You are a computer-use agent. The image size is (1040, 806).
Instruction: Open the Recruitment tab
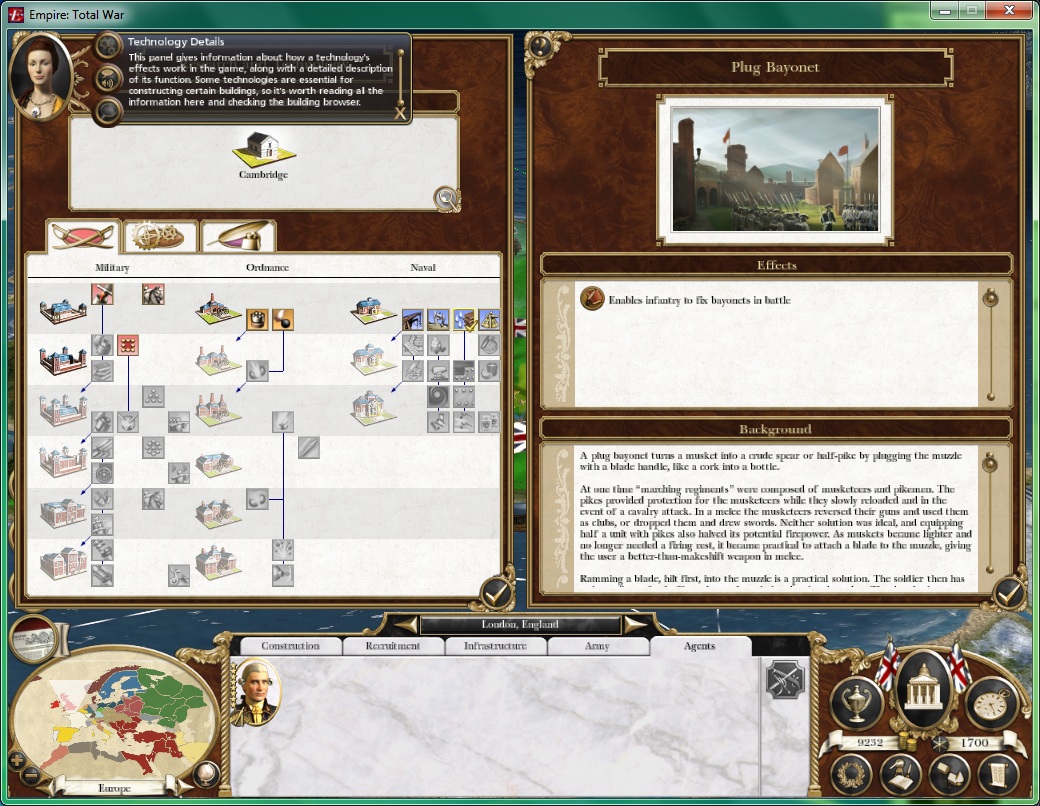pos(393,646)
